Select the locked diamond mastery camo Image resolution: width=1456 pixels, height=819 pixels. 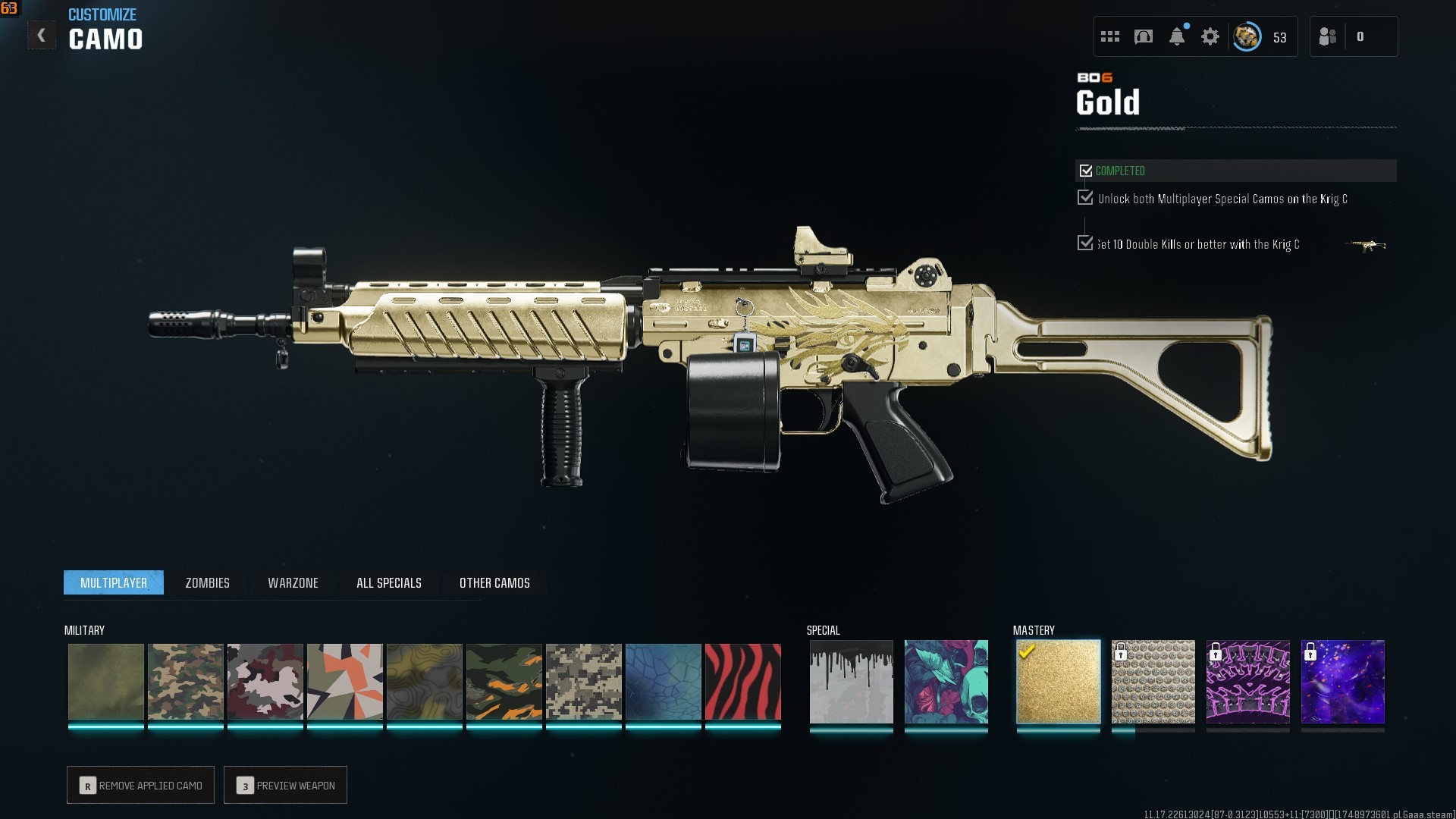1153,681
